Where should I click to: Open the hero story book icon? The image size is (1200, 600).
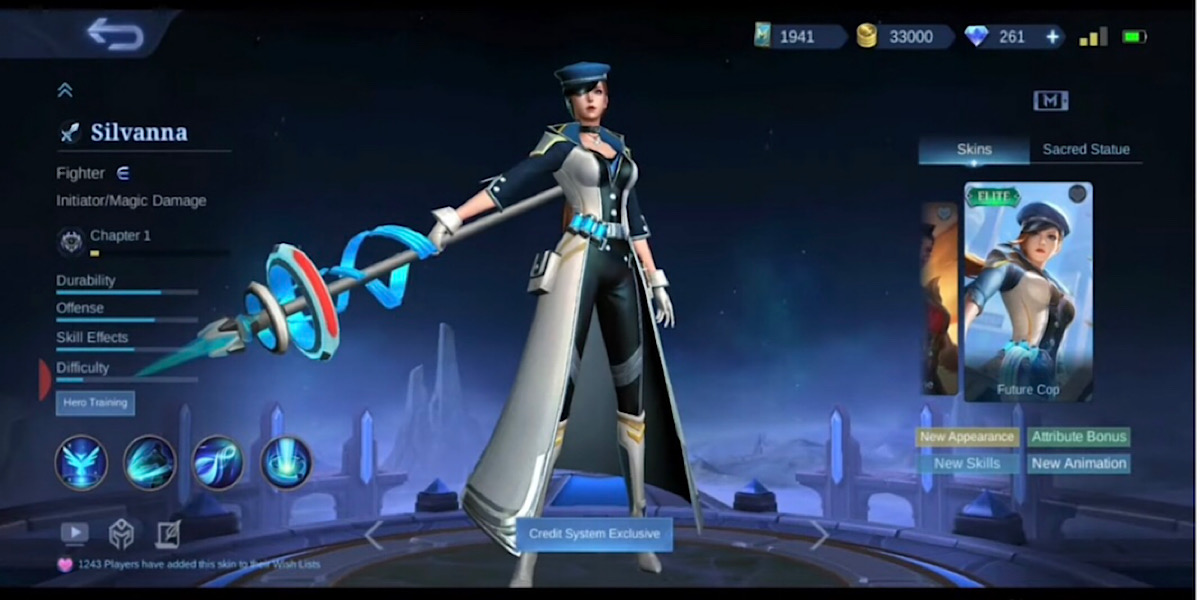click(x=167, y=533)
